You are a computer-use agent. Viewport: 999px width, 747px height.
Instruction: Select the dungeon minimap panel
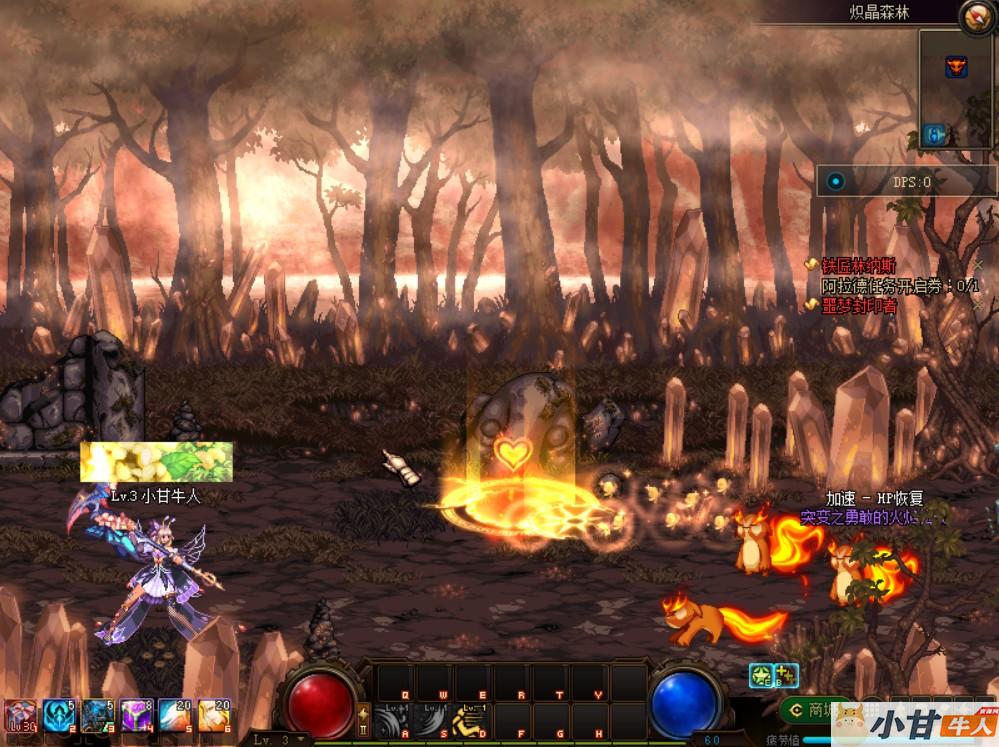tap(956, 89)
